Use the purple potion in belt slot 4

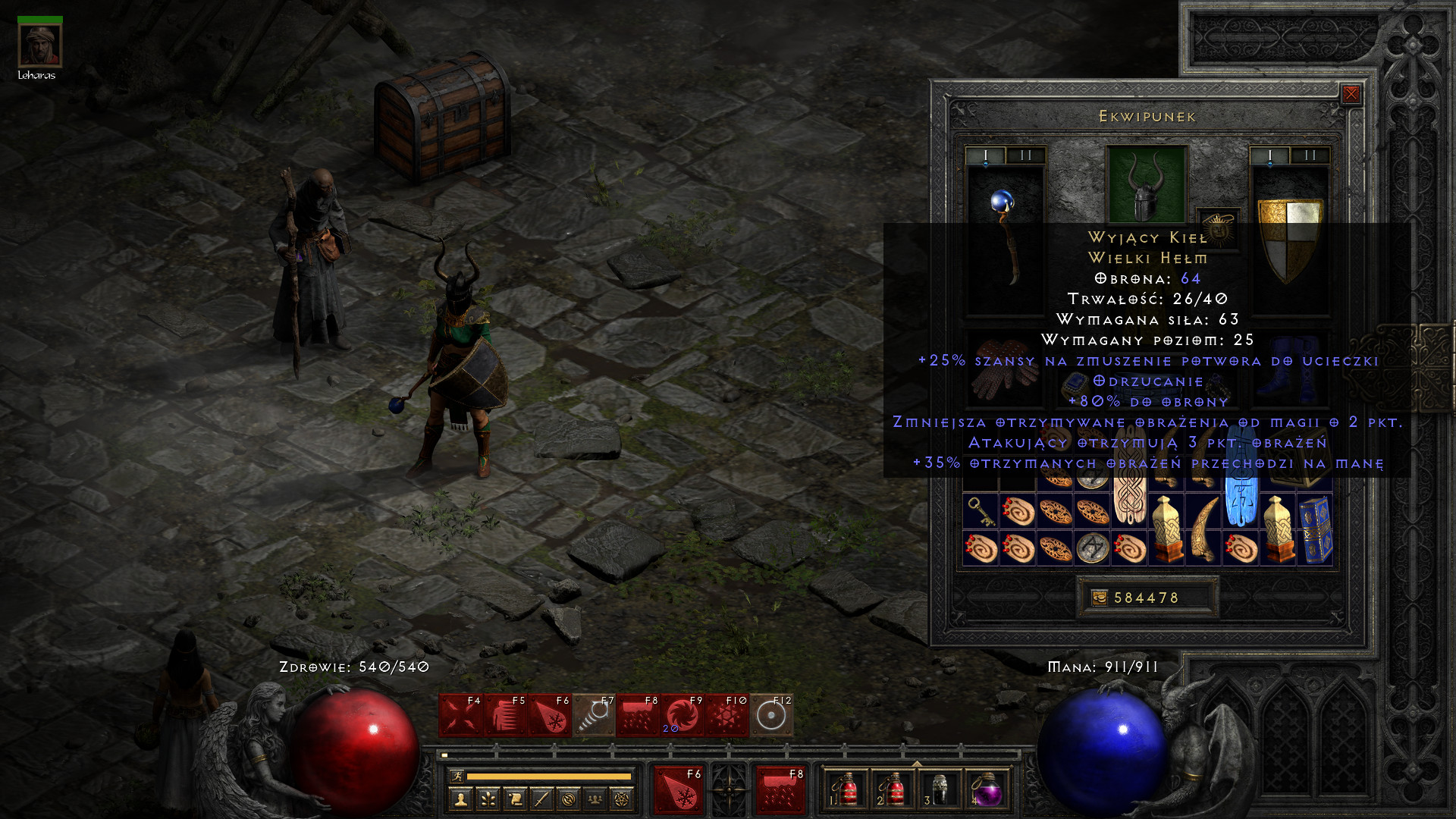tap(987, 790)
